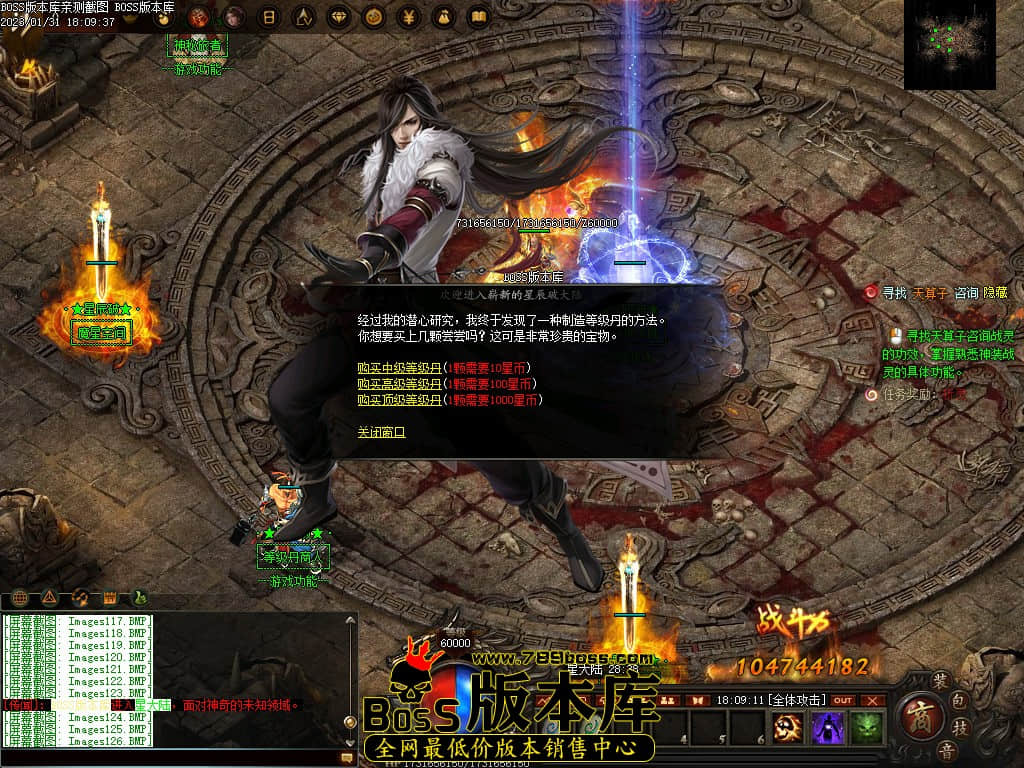The image size is (1024, 768).
Task: Click the 天算子 link in quest tracker
Action: 930,293
